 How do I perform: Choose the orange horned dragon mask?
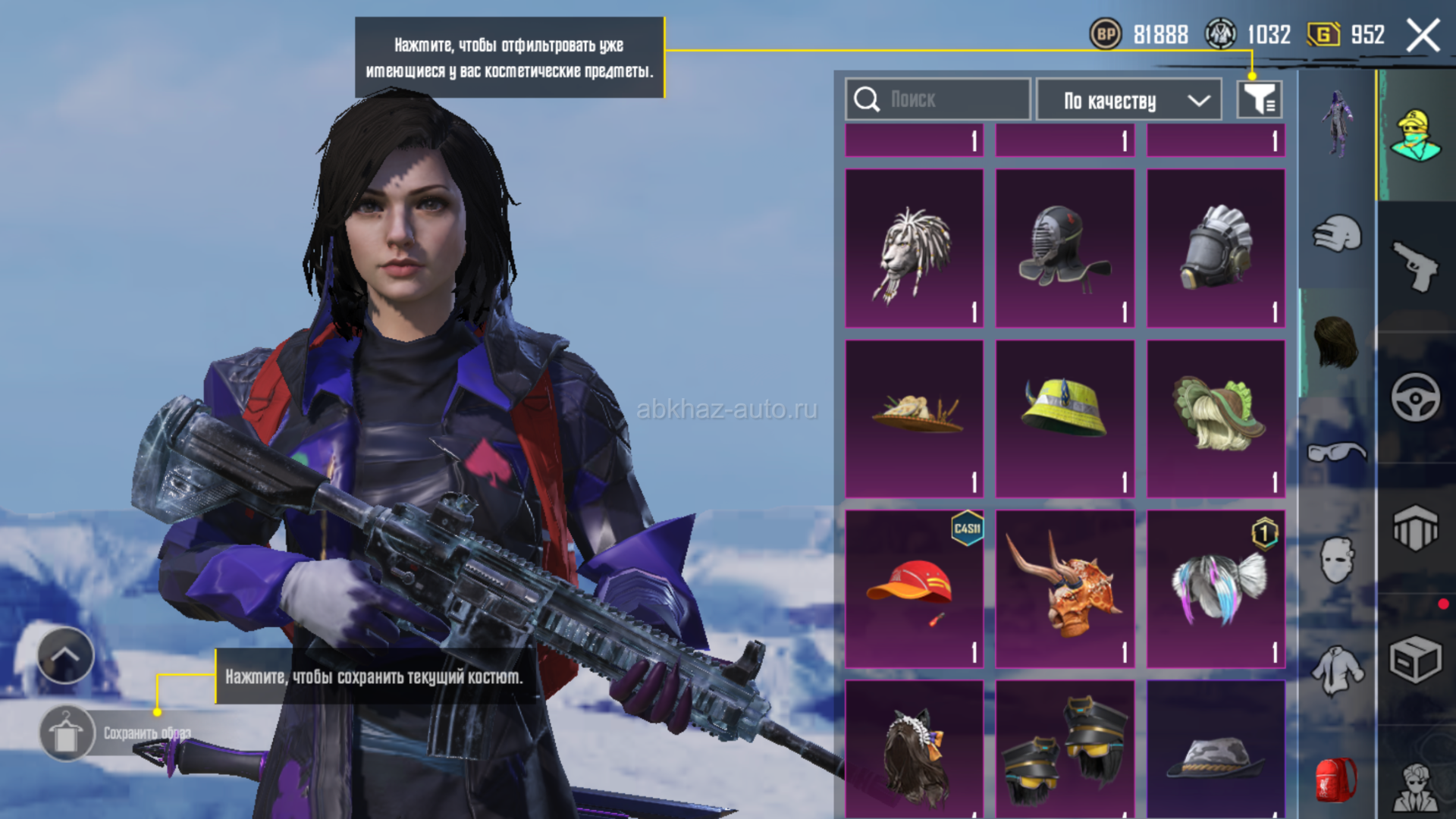[x=1065, y=588]
